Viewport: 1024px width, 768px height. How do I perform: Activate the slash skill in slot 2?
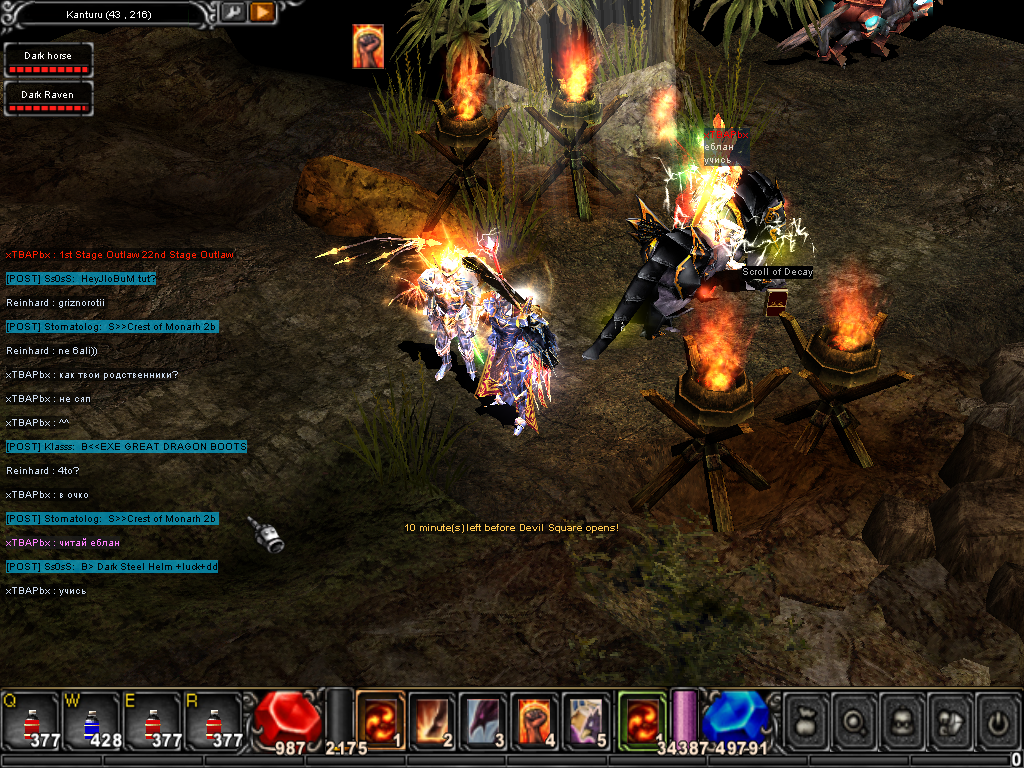pos(432,720)
